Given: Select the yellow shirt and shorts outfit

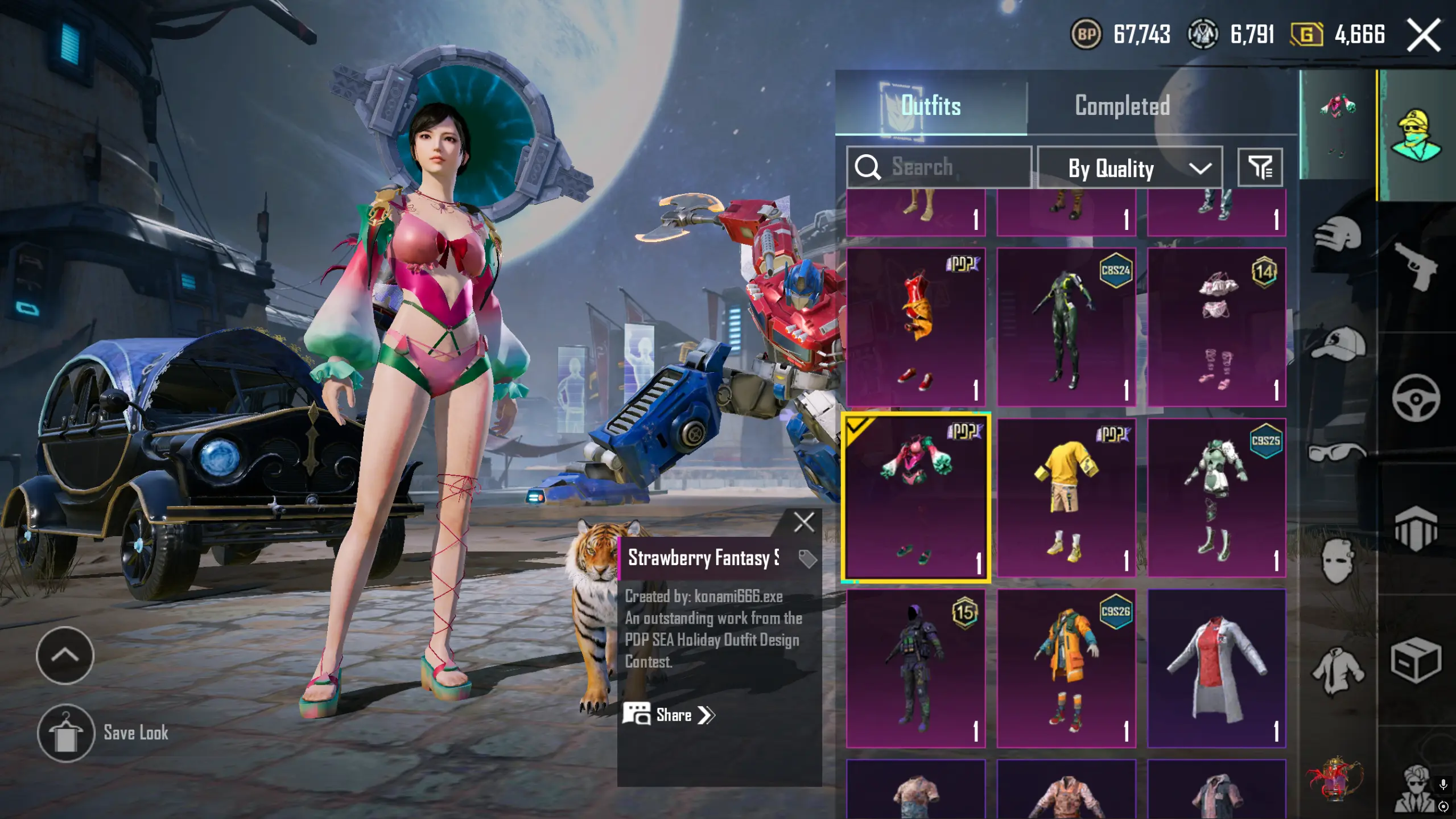Looking at the screenshot, I should click(x=1066, y=498).
